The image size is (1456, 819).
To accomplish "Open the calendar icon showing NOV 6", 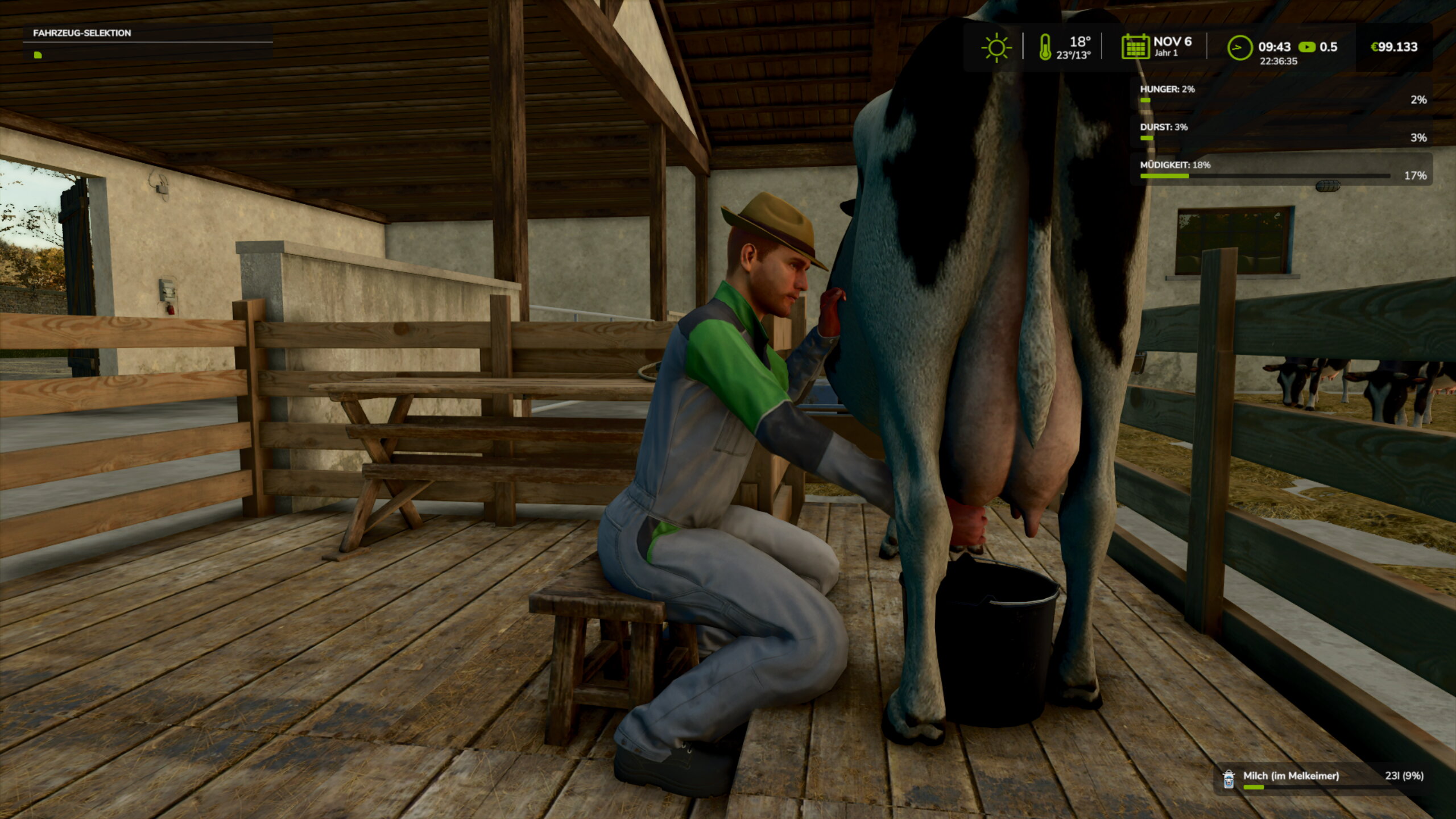I will [x=1135, y=47].
